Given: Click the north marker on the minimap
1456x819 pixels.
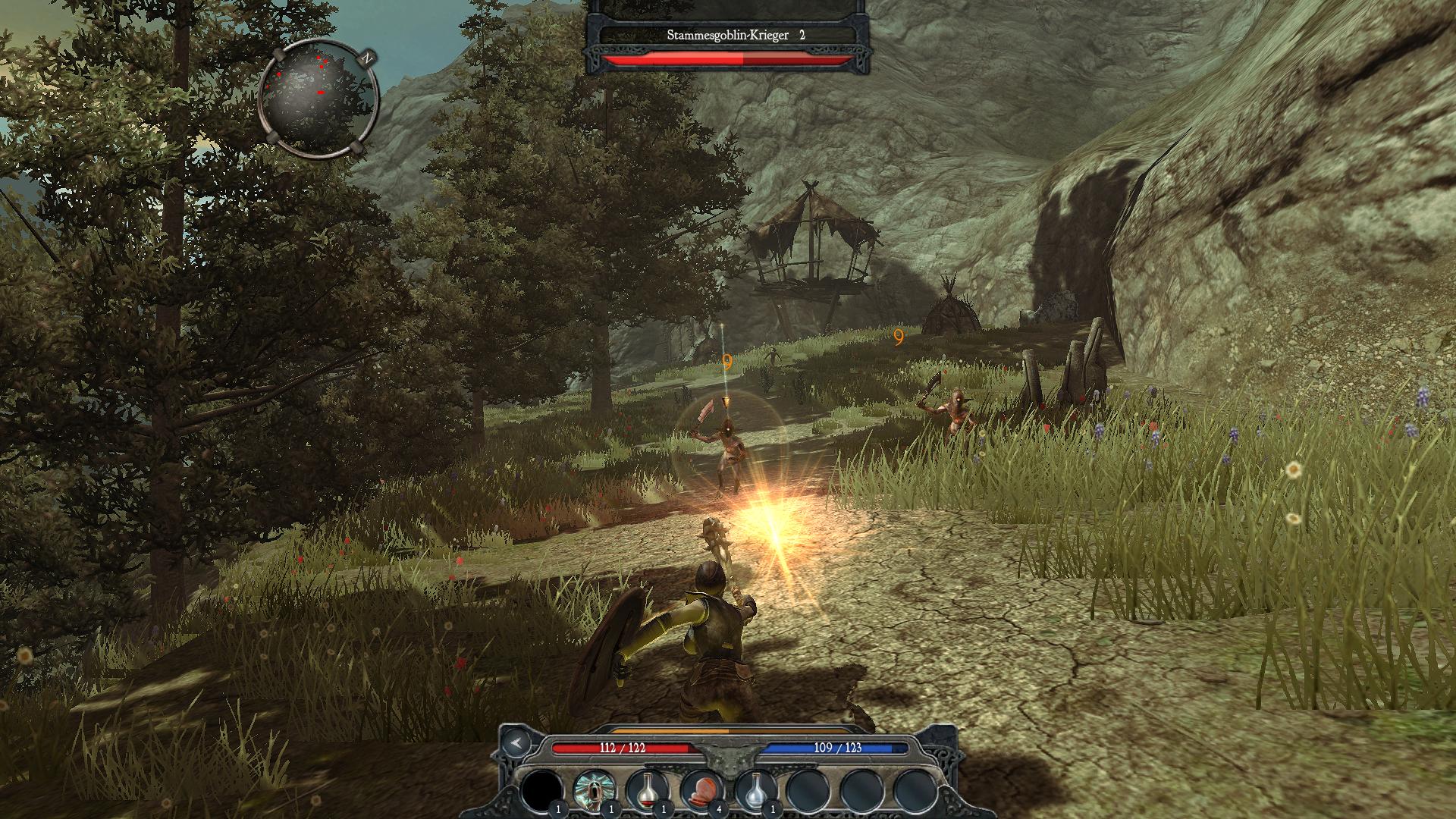Looking at the screenshot, I should coord(367,57).
